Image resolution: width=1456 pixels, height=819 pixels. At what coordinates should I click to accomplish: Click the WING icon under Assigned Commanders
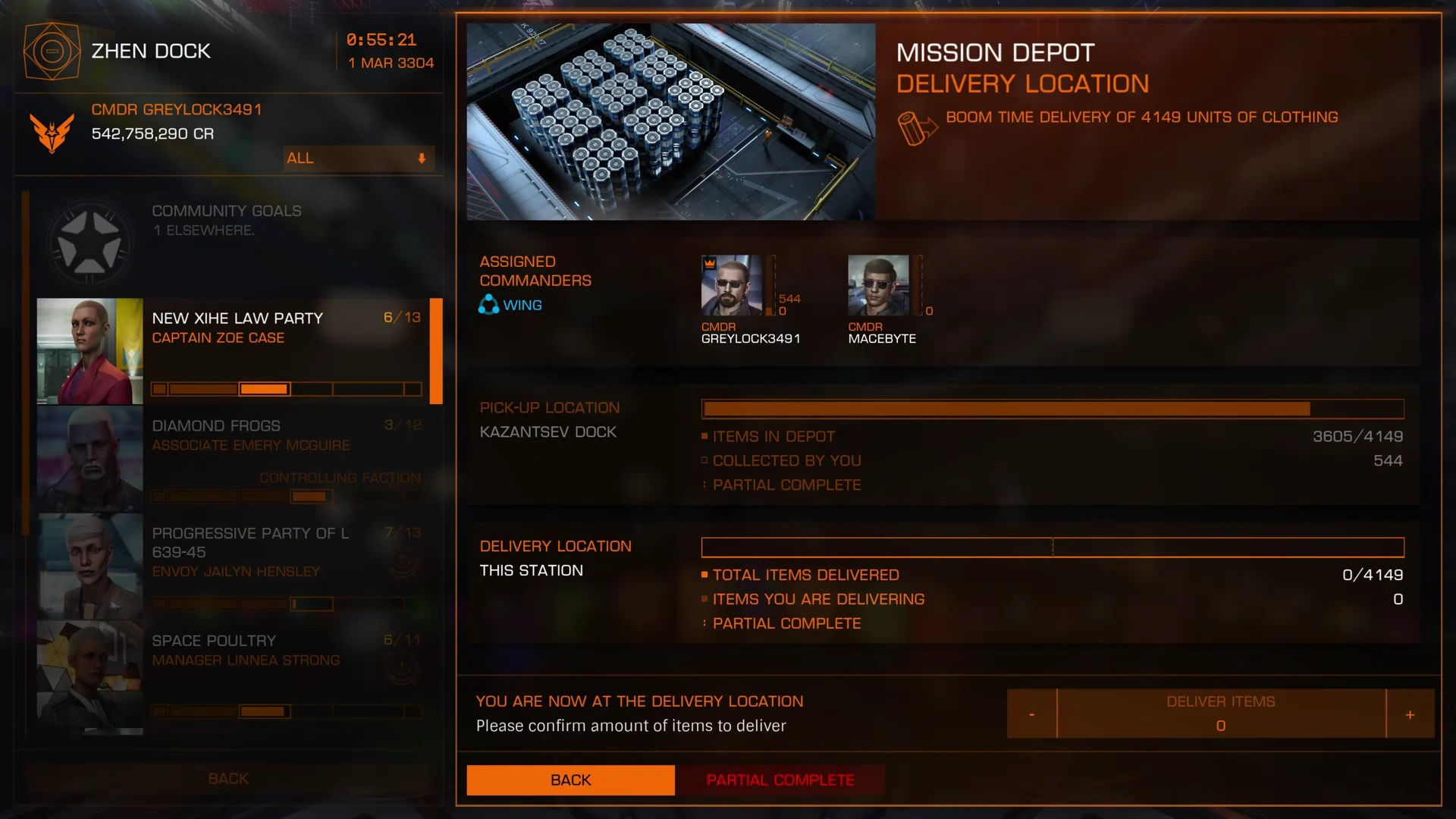click(x=488, y=304)
